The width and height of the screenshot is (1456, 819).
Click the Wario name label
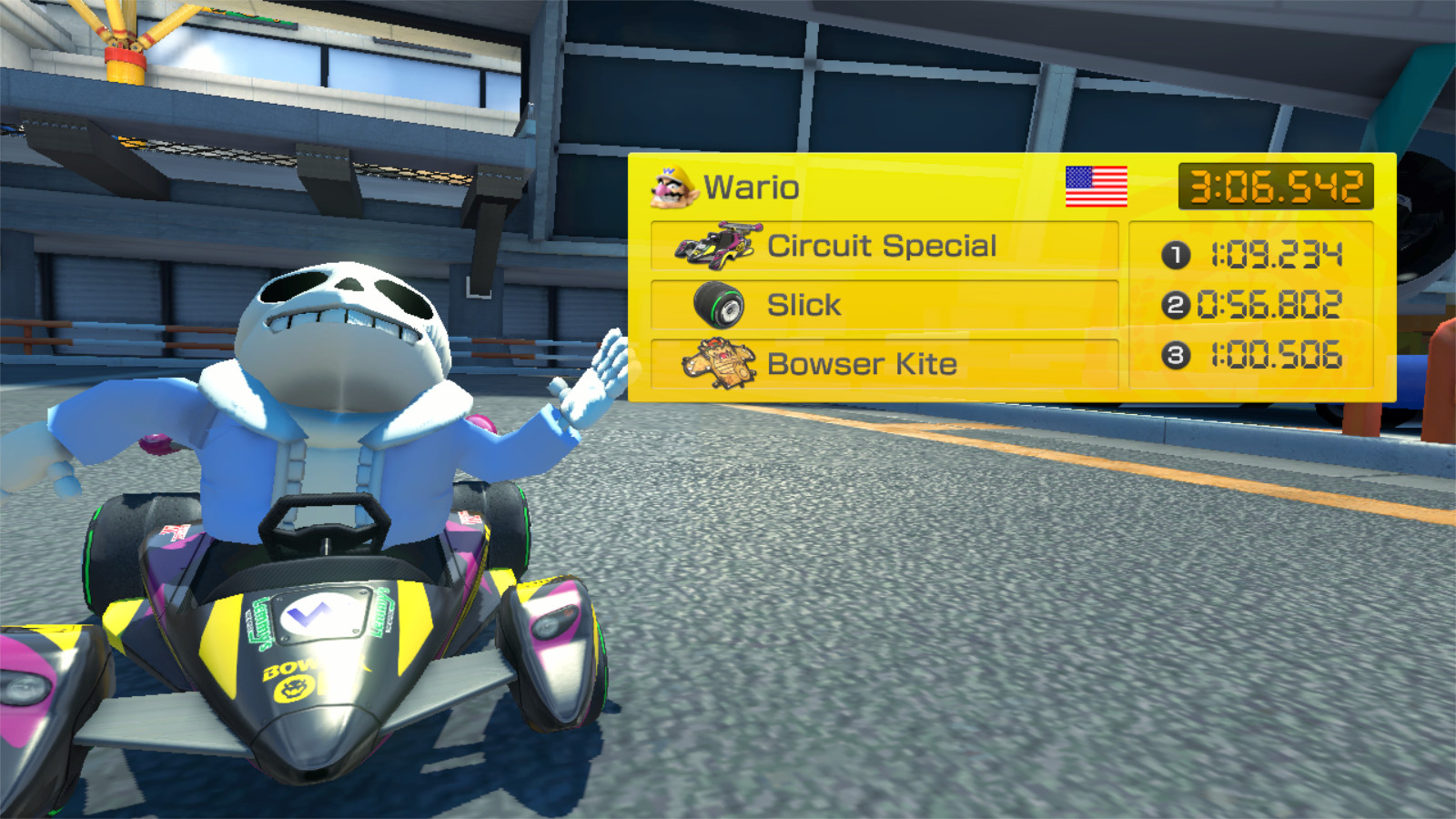(x=749, y=187)
